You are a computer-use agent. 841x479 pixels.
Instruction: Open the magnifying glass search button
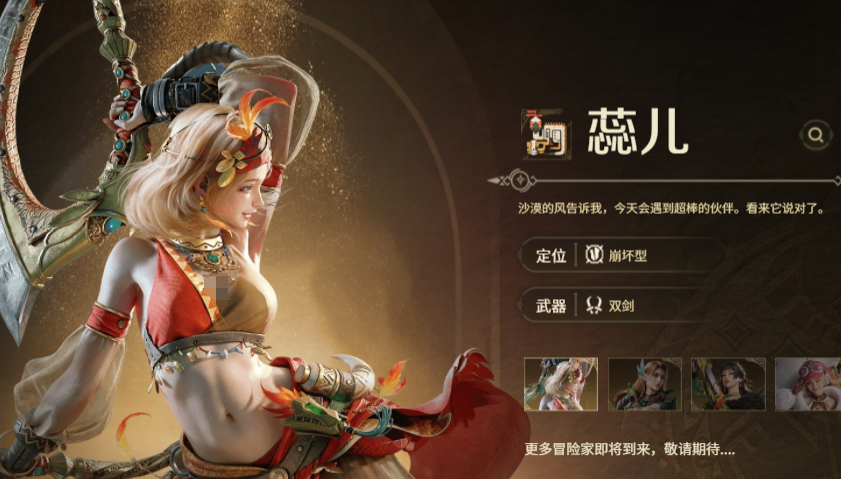click(817, 134)
